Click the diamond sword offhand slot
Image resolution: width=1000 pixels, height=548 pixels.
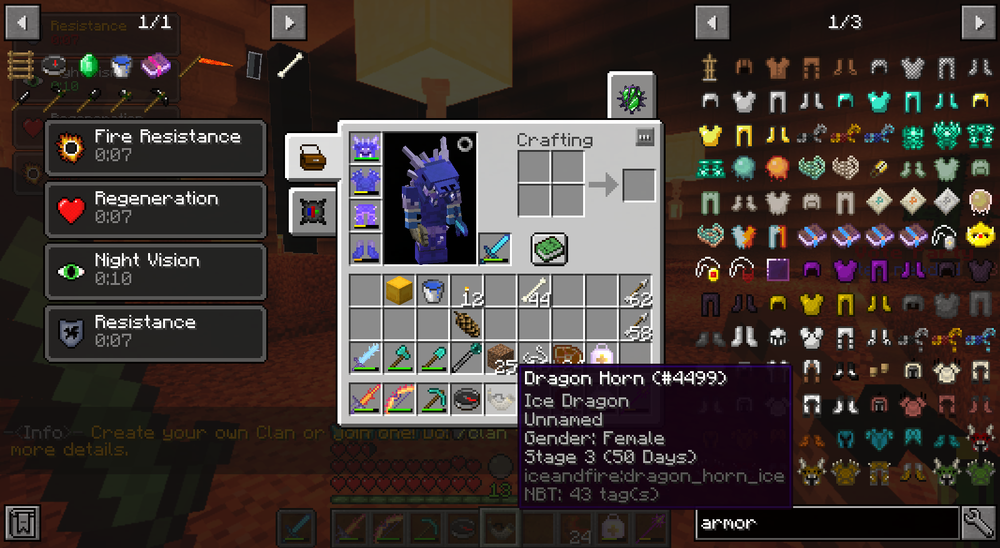[493, 247]
